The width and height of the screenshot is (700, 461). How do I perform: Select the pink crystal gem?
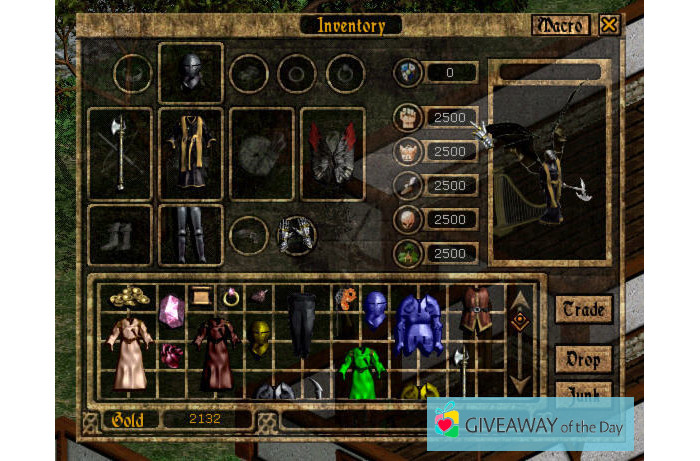point(172,310)
